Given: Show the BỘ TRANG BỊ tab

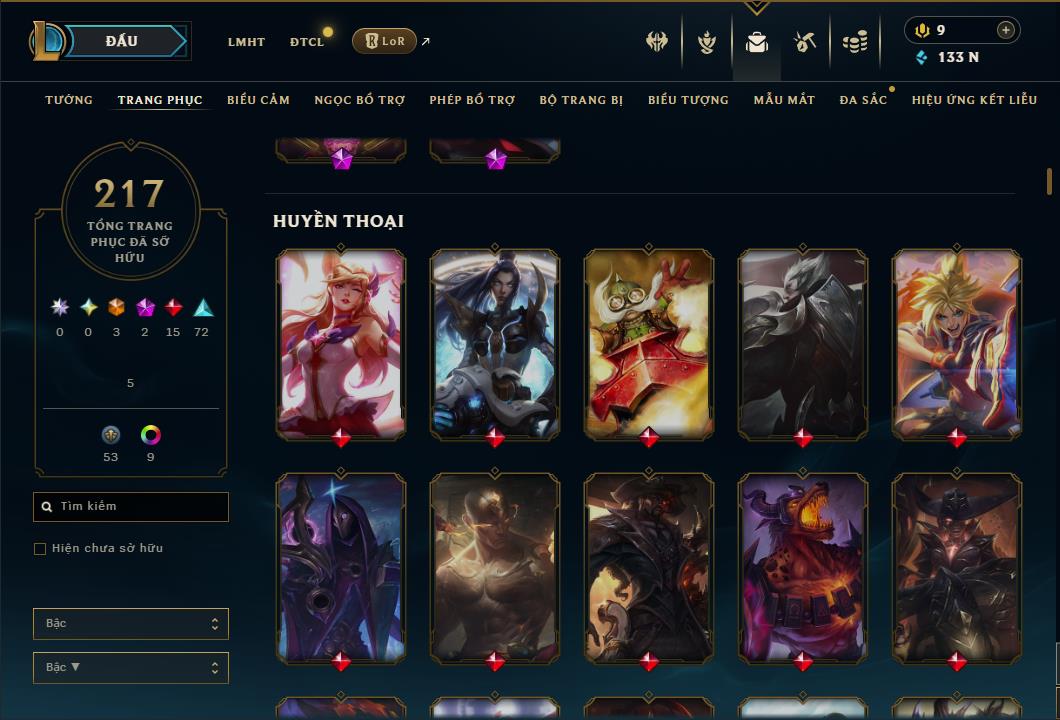Looking at the screenshot, I should 581,100.
